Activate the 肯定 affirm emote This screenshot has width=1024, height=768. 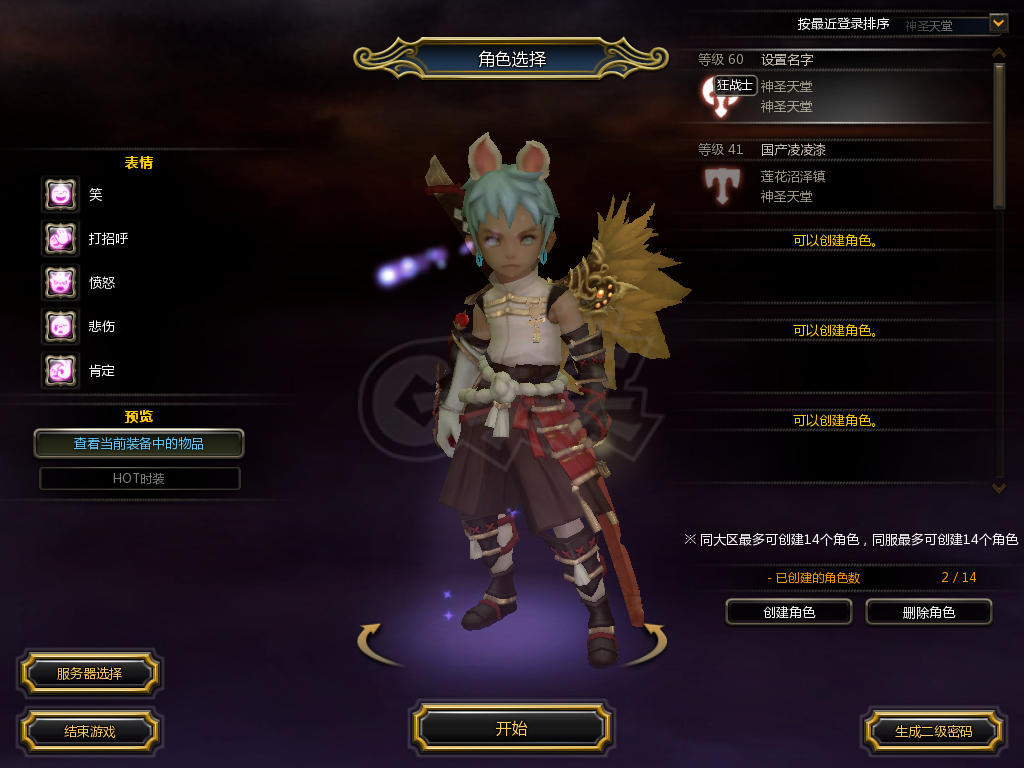coord(60,370)
